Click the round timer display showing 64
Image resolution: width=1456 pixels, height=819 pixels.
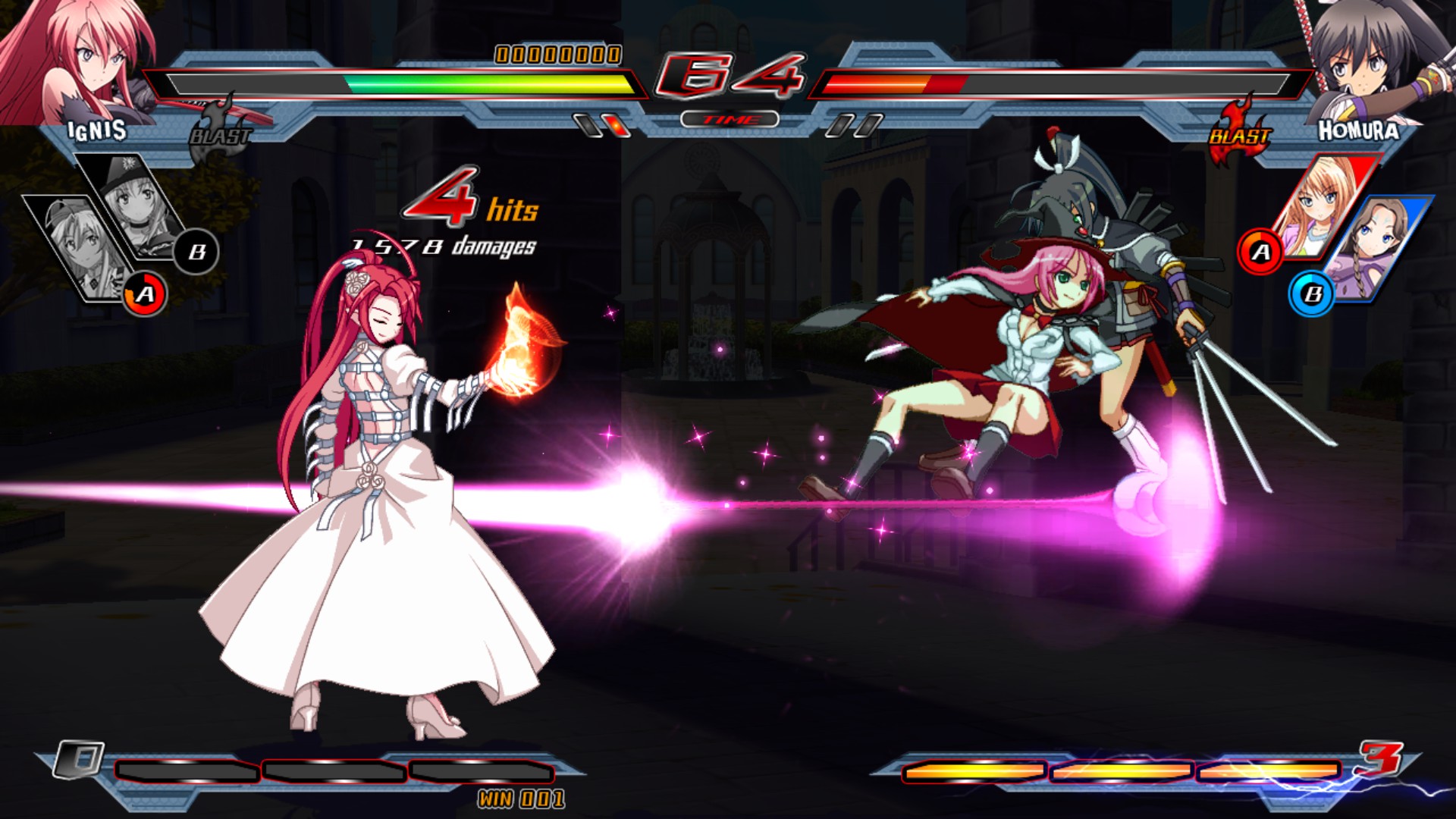[730, 76]
